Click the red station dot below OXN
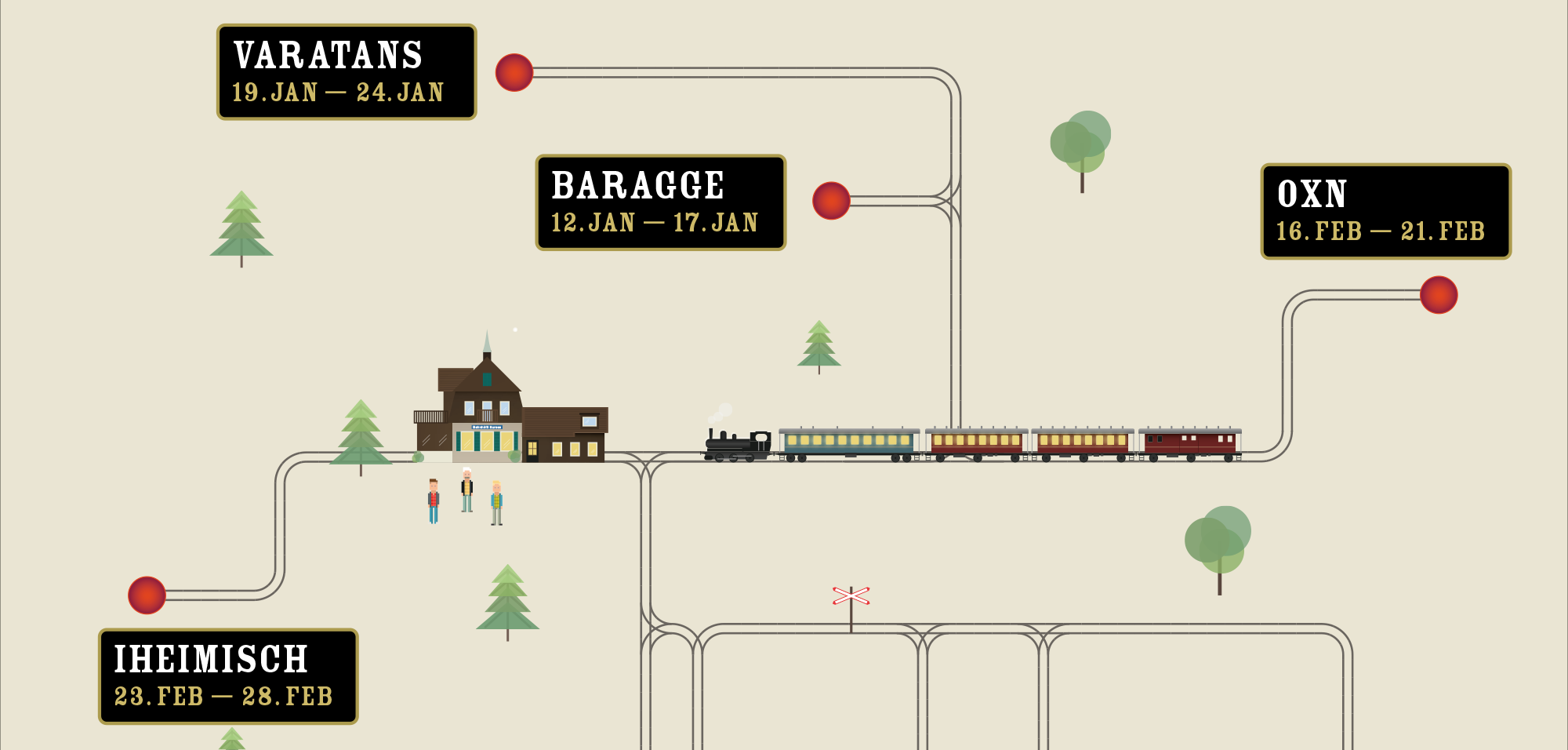 point(1439,295)
